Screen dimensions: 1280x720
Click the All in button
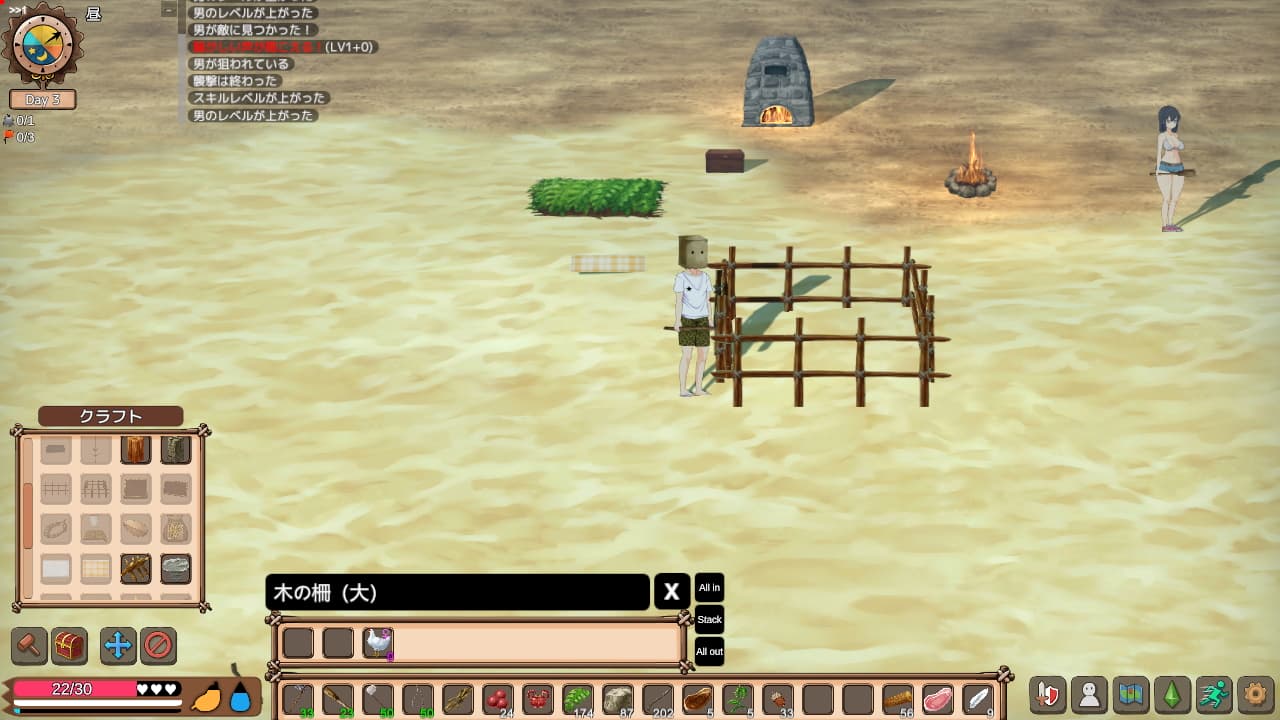pos(708,588)
